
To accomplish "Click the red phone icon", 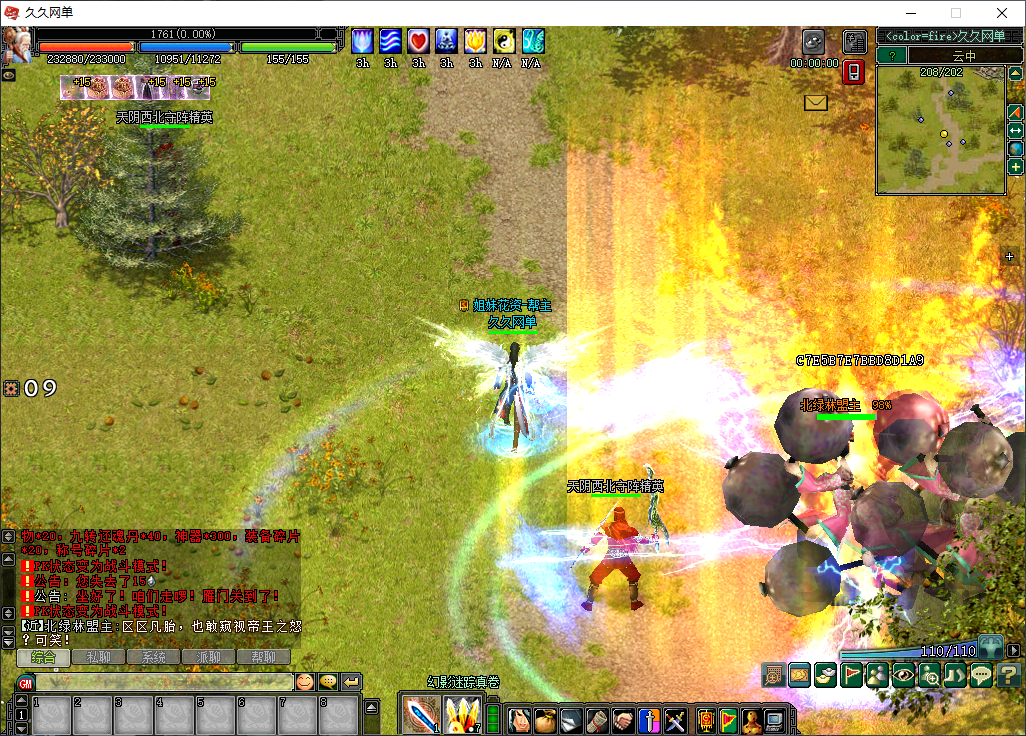I will point(854,72).
